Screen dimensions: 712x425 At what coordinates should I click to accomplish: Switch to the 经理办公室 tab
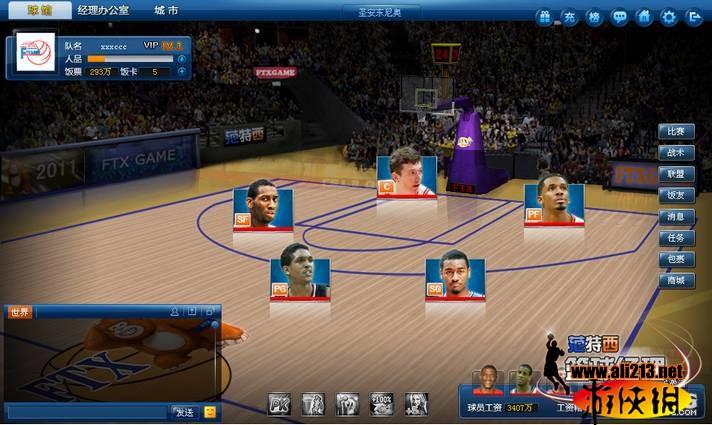[102, 11]
